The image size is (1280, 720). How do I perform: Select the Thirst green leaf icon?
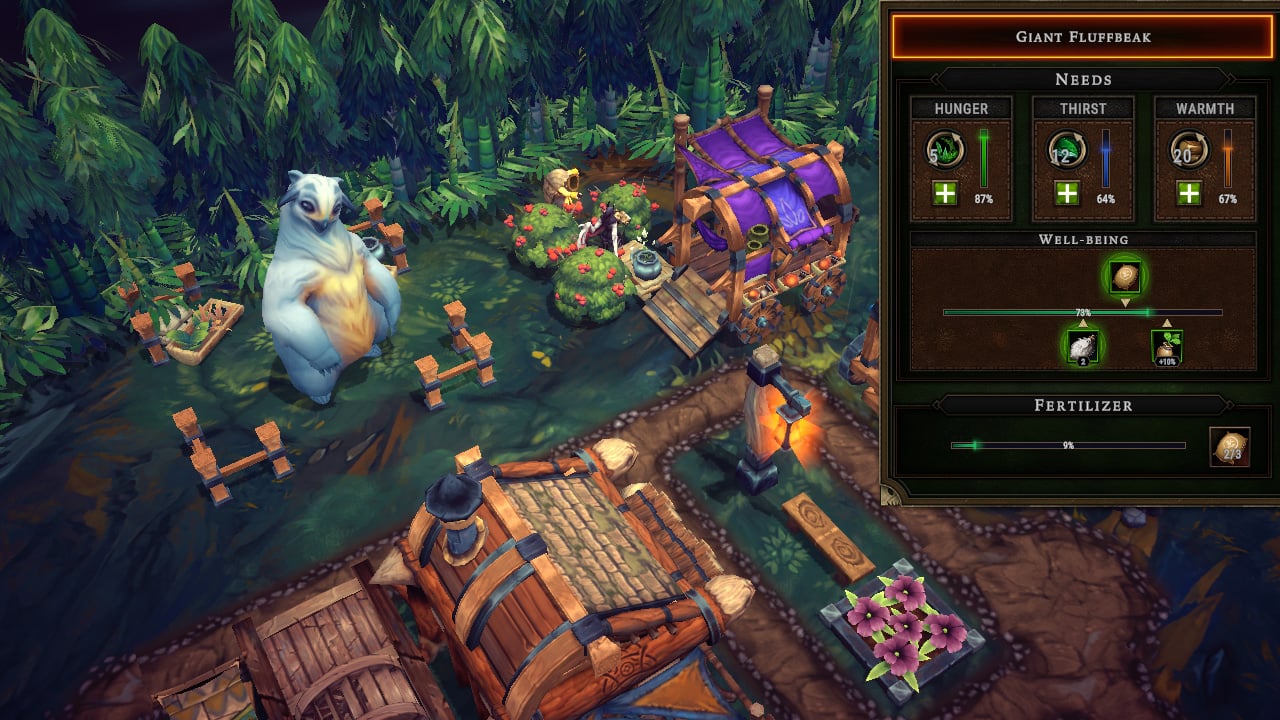1067,150
